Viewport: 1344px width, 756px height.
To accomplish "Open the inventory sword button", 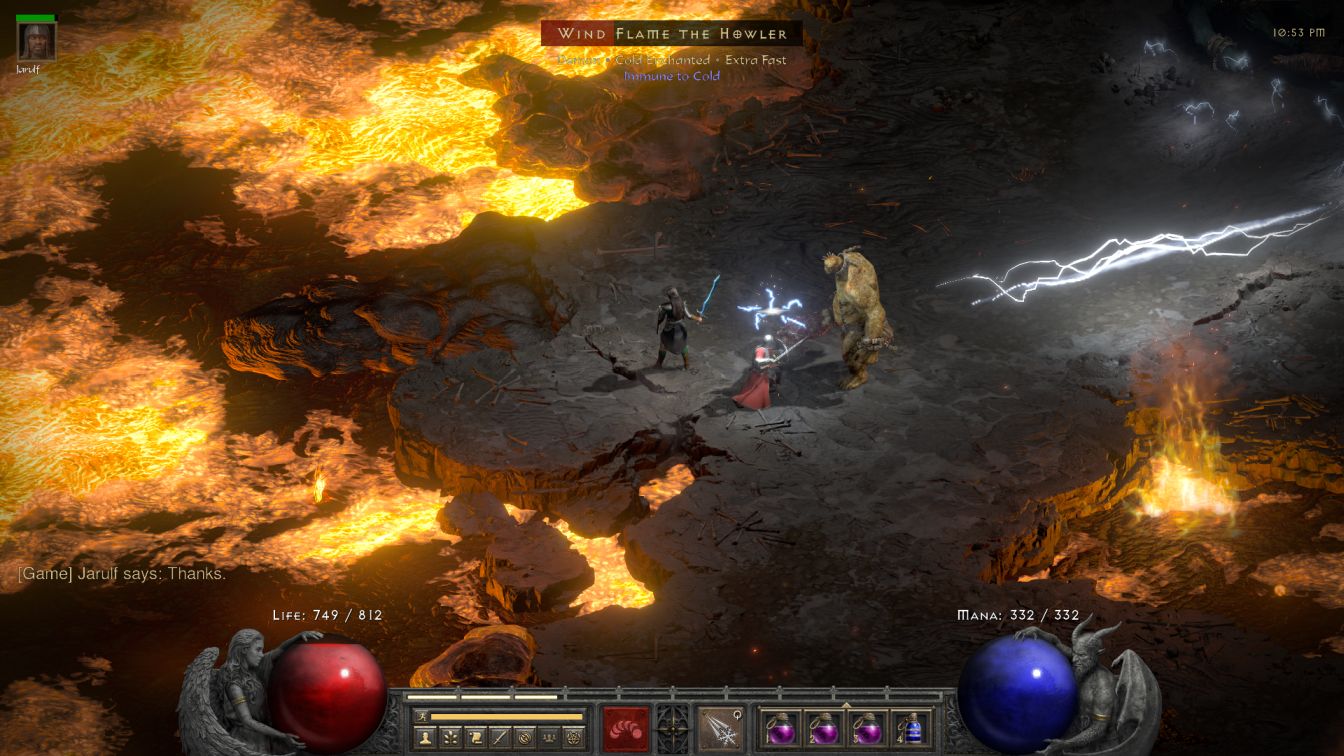I will (x=500, y=737).
